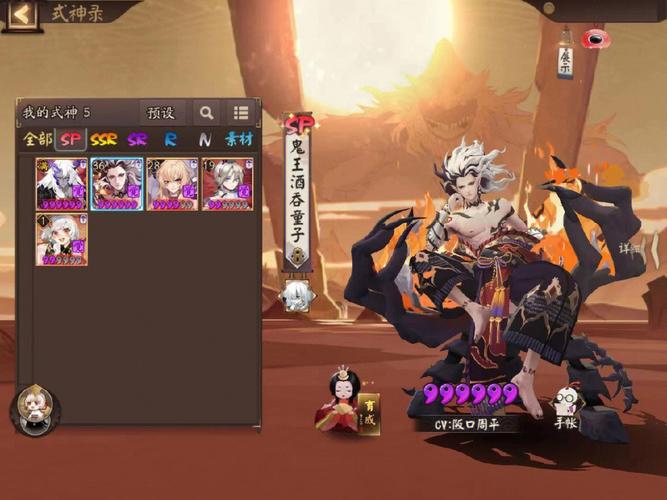Show all shikigami with the 全部 tab
The height and width of the screenshot is (500, 667).
(38, 140)
